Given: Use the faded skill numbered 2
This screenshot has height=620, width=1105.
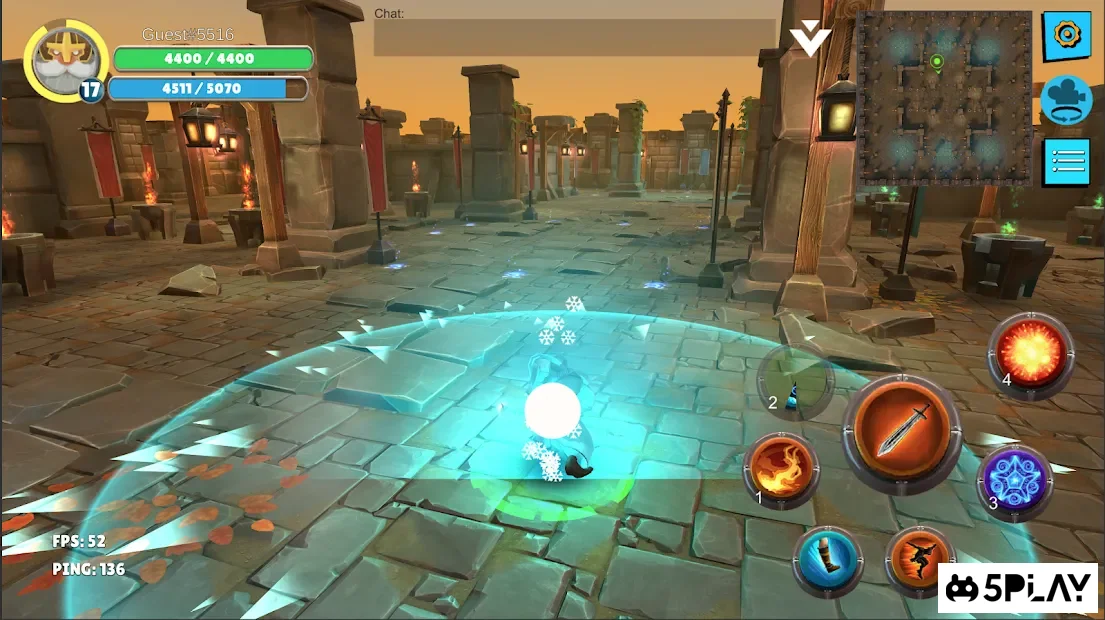Looking at the screenshot, I should pyautogui.click(x=796, y=383).
